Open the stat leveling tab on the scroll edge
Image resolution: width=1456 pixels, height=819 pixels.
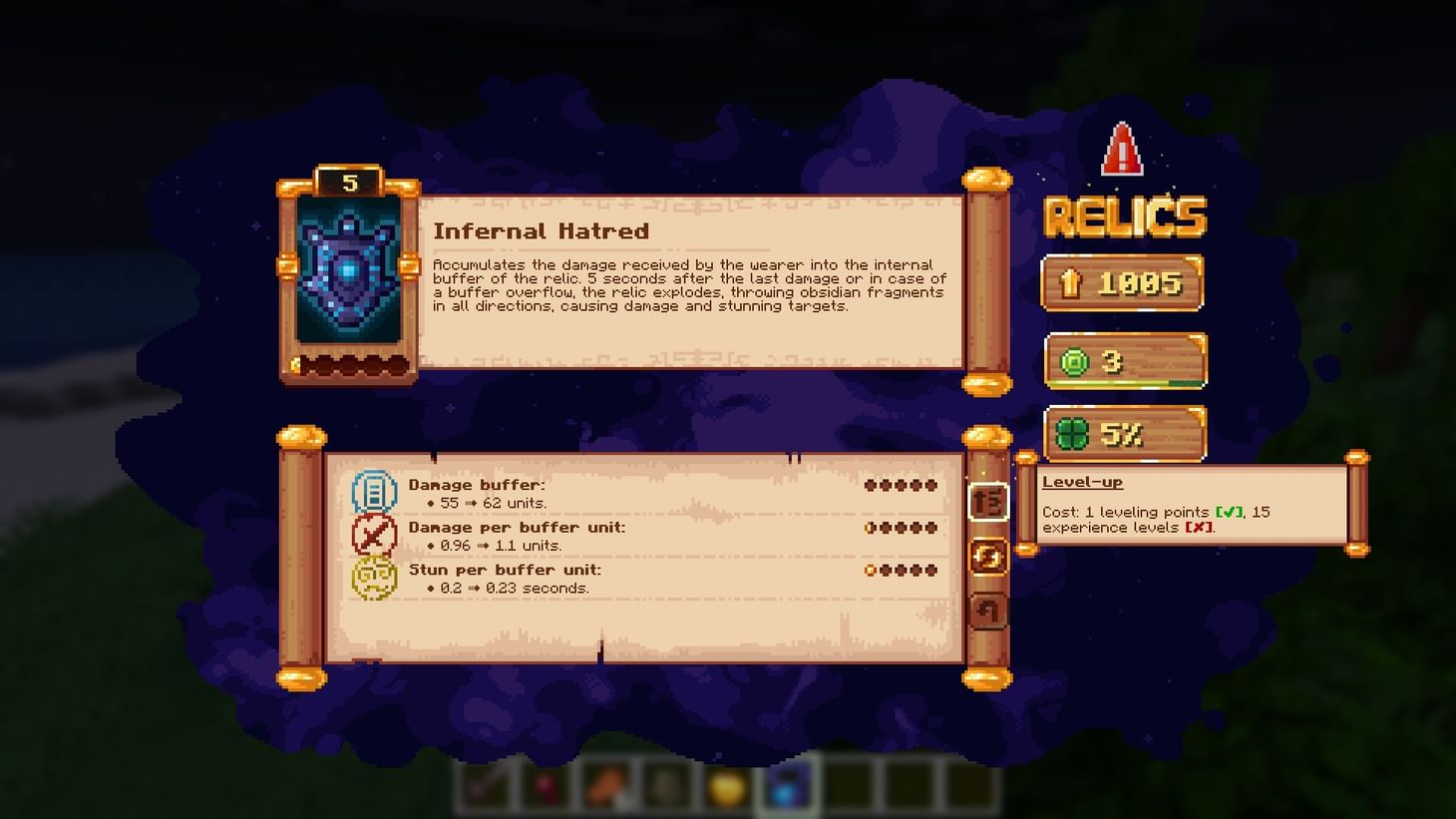pyautogui.click(x=988, y=502)
